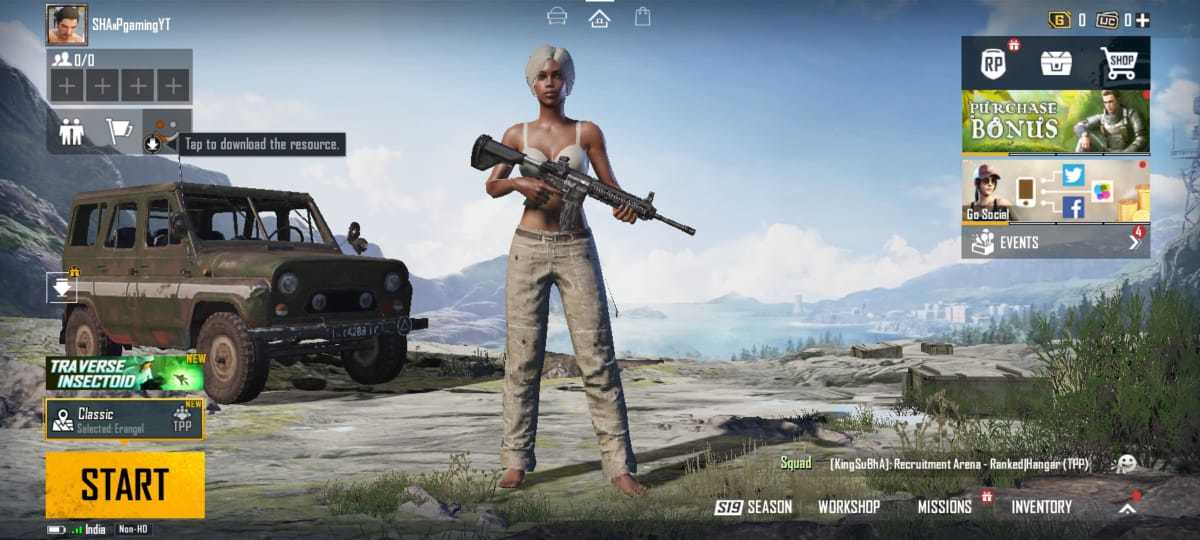Open the Events list
Viewport: 1200px width, 540px height.
1056,242
